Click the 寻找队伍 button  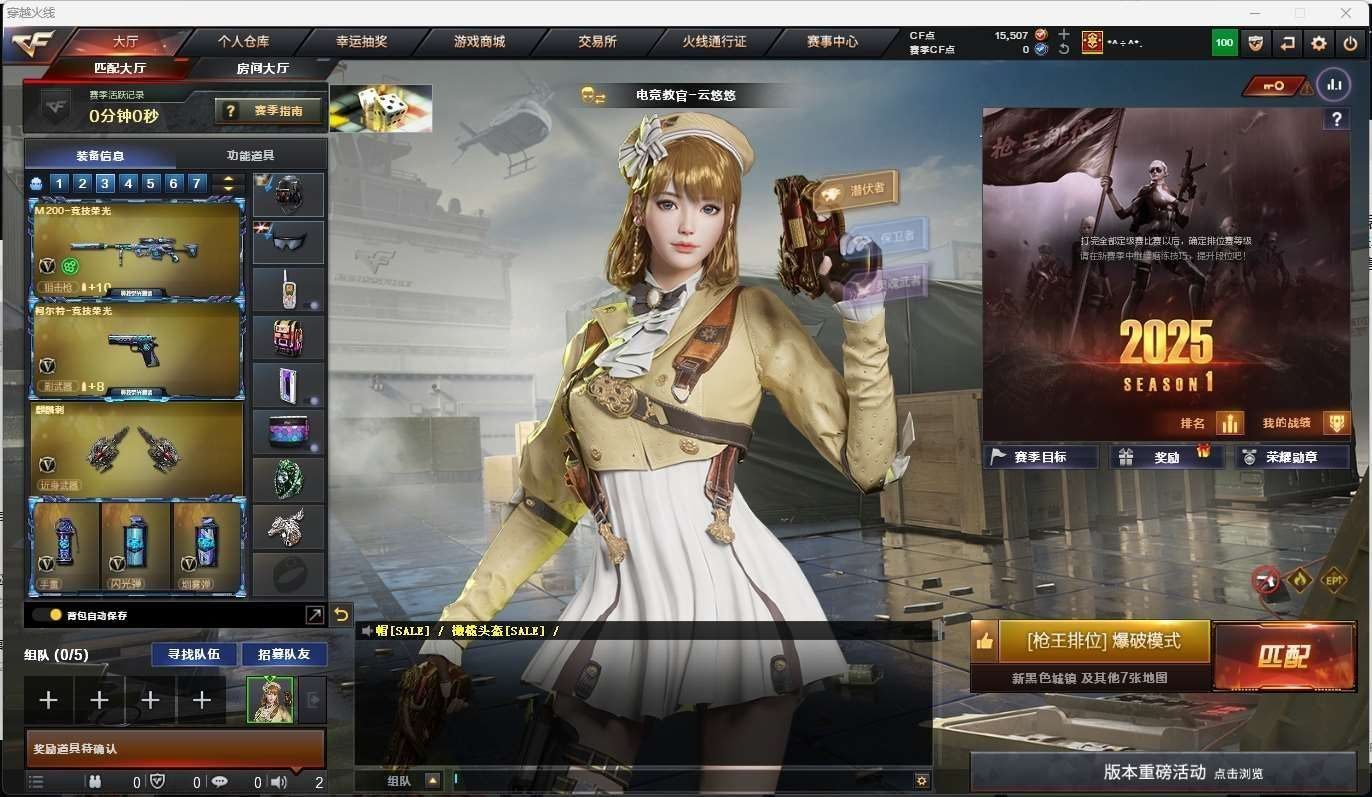pyautogui.click(x=194, y=654)
